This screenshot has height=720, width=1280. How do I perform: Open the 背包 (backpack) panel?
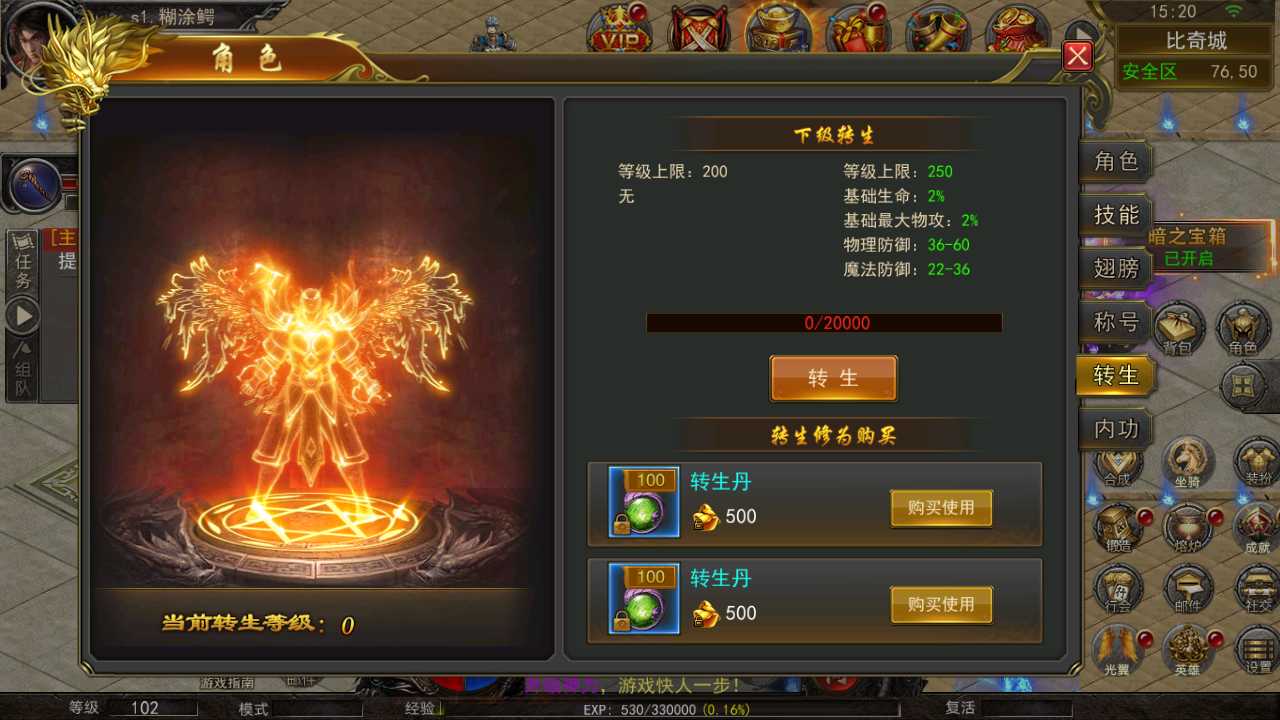pos(1178,330)
